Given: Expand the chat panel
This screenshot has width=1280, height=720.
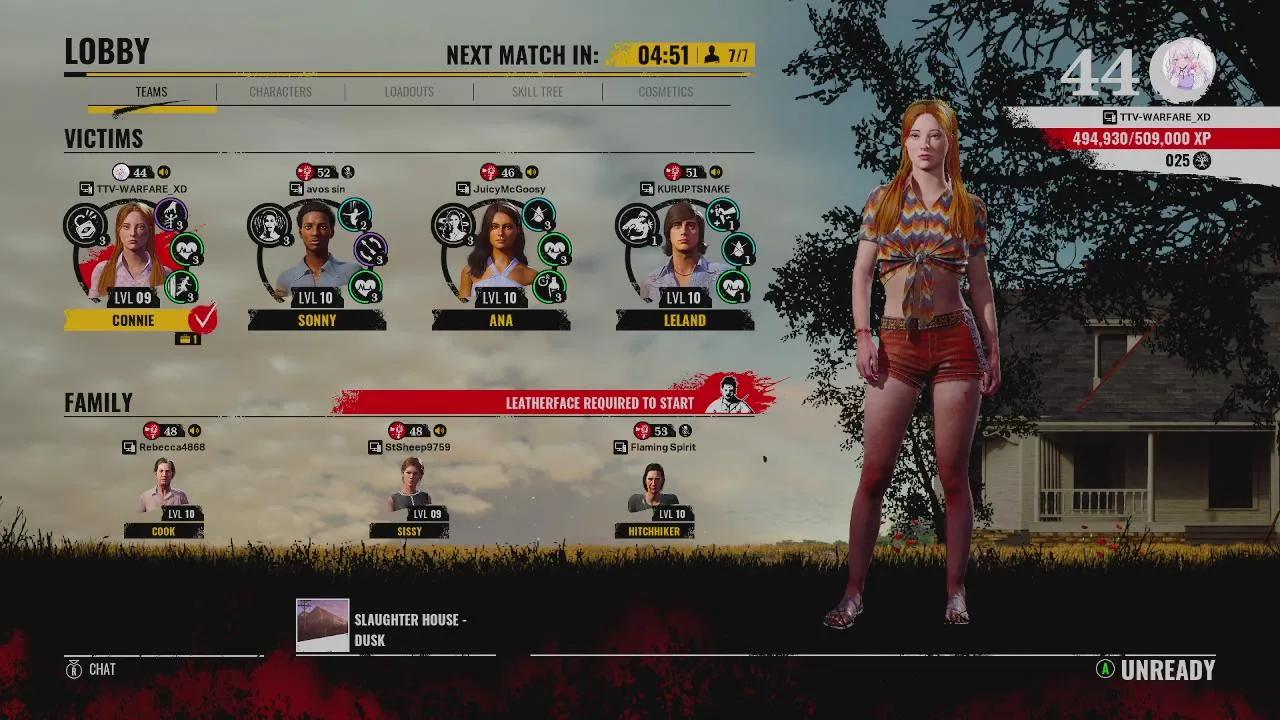Looking at the screenshot, I should pyautogui.click(x=90, y=670).
